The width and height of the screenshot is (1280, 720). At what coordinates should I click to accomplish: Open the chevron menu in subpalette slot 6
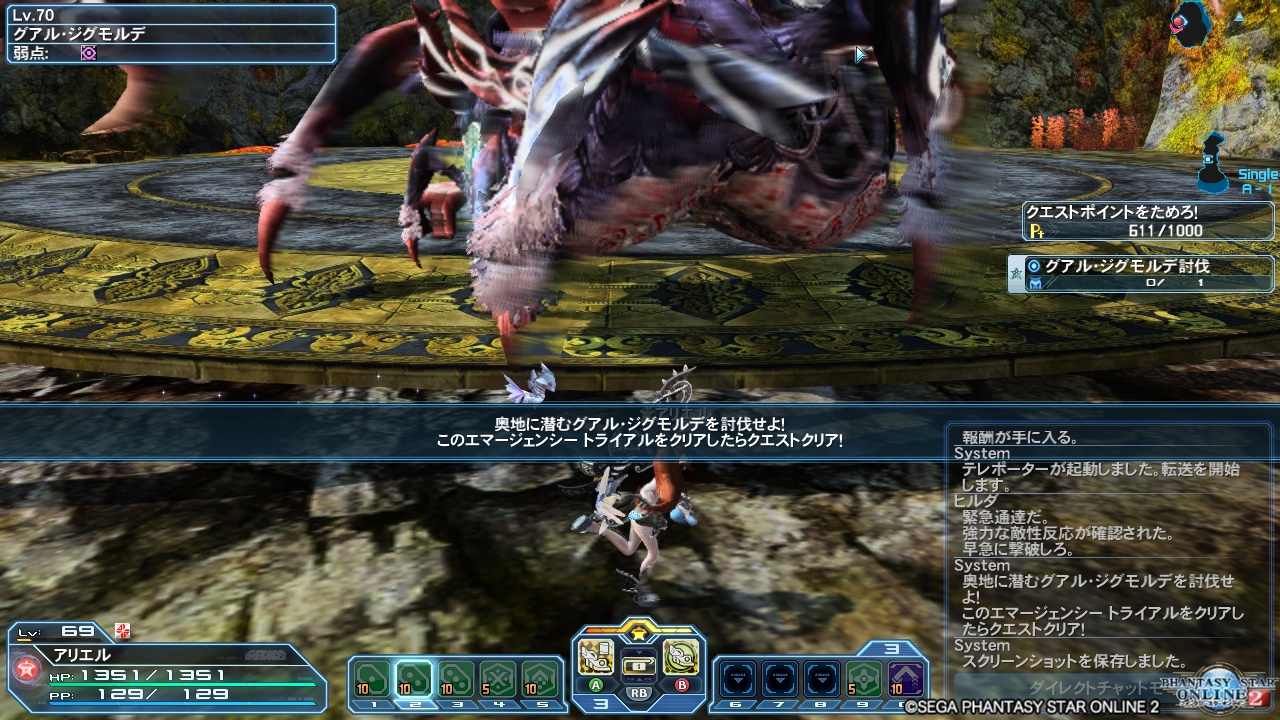tap(737, 677)
